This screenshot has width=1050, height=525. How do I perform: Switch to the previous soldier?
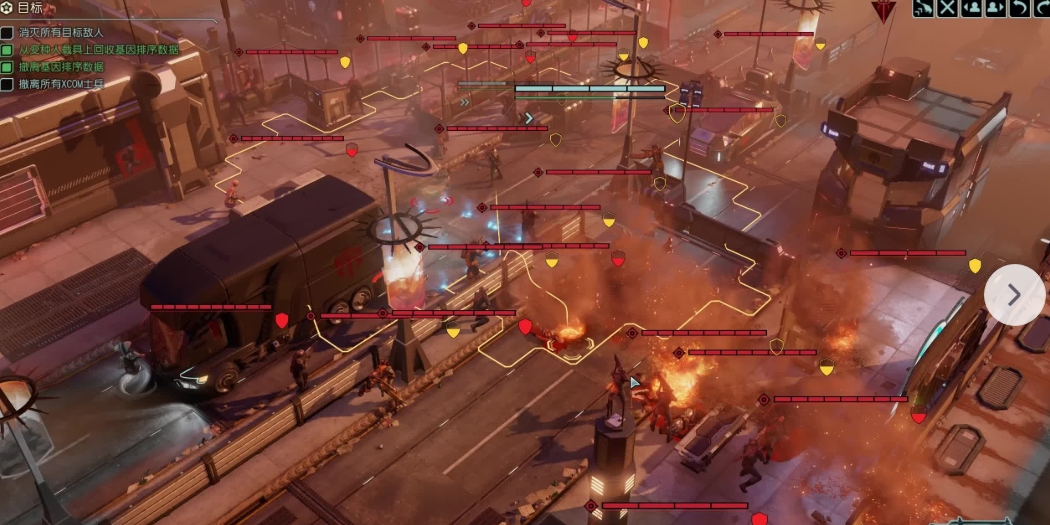971,8
